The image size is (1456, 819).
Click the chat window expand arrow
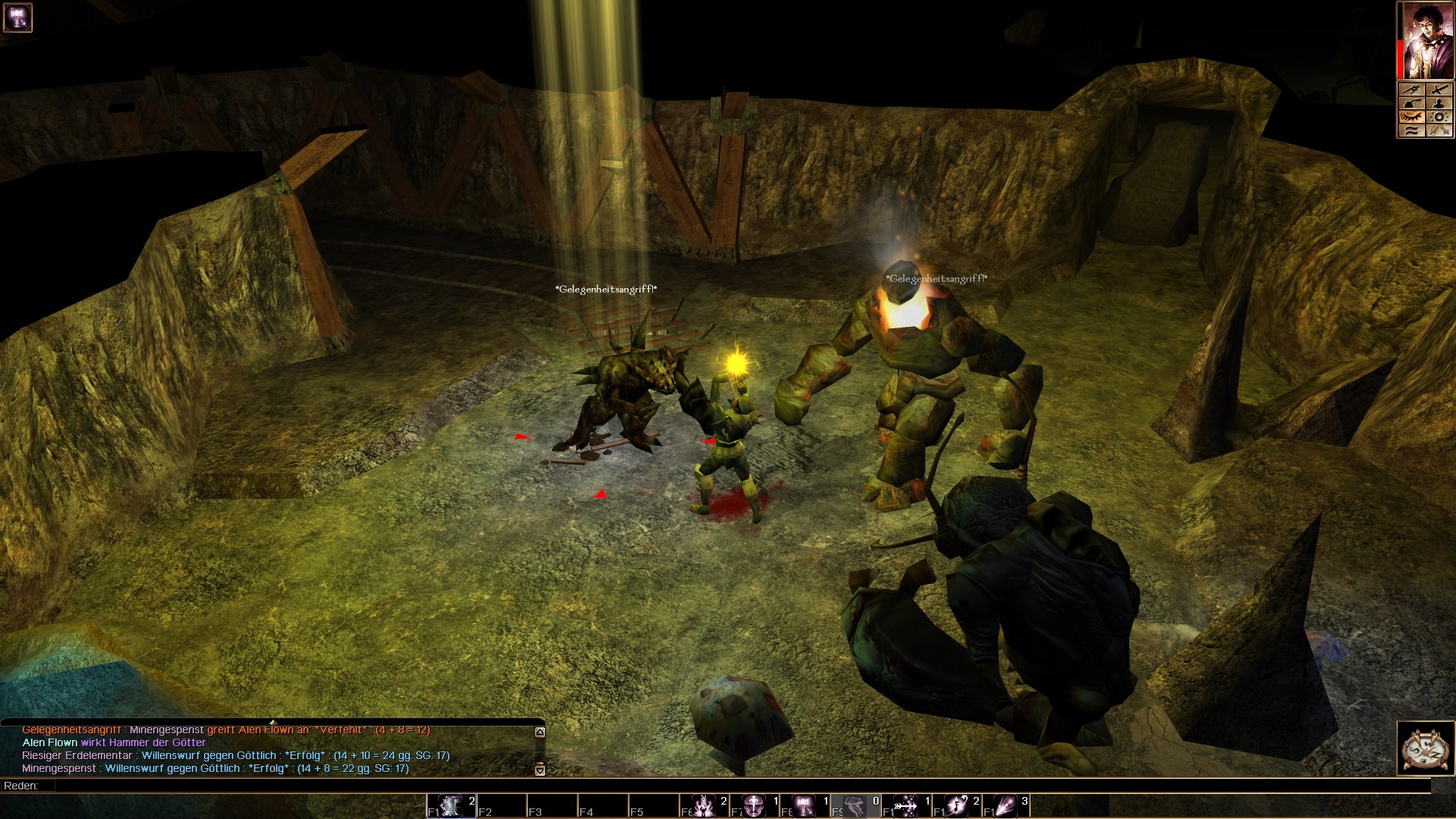[x=273, y=721]
